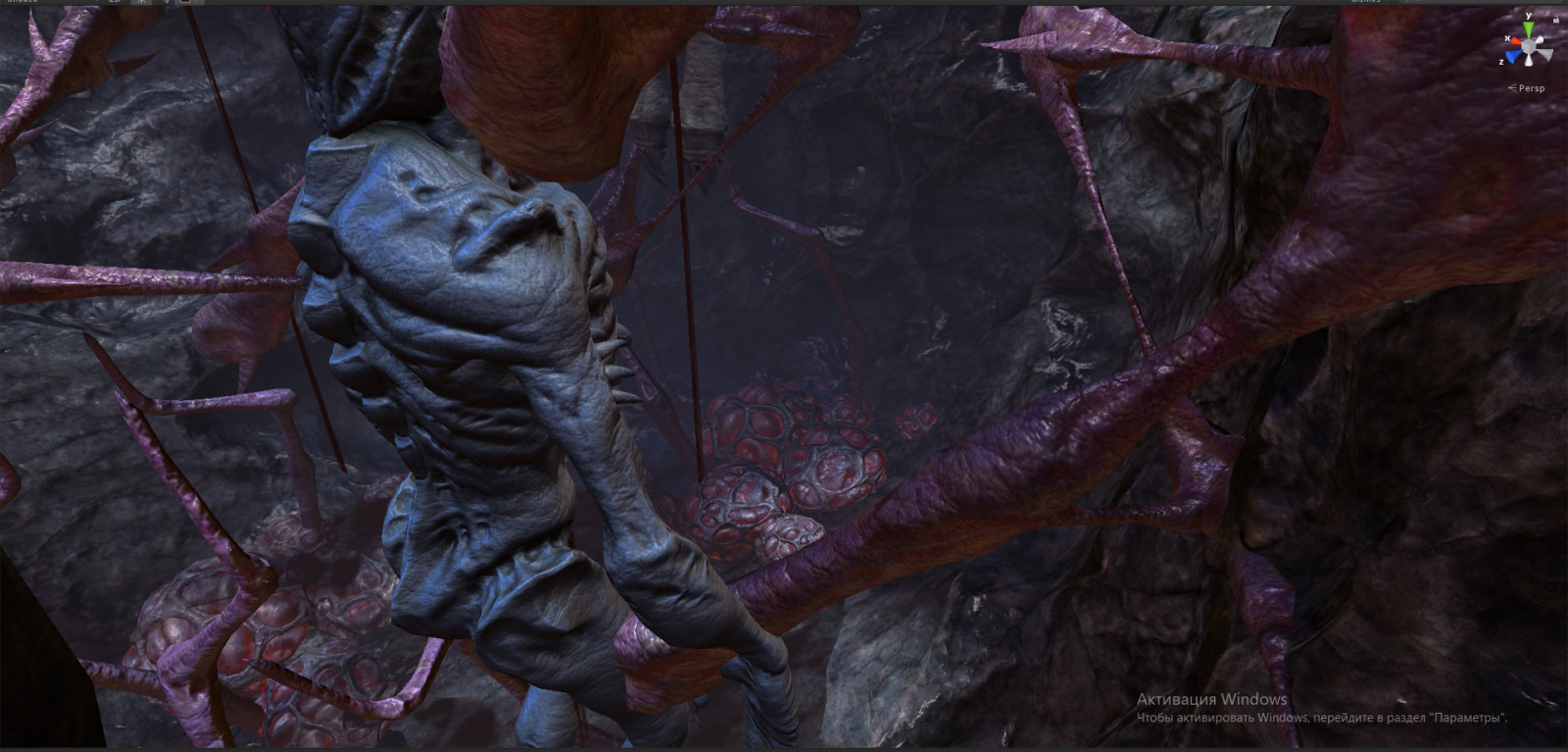Toggle the scene gizmo rotation lock icon

(x=1555, y=19)
